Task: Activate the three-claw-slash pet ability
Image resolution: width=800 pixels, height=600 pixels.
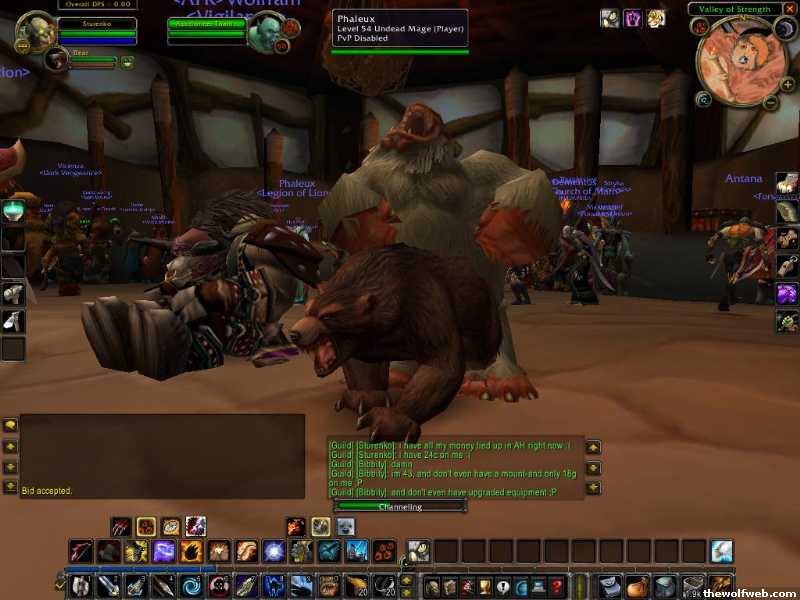Action: coord(120,526)
